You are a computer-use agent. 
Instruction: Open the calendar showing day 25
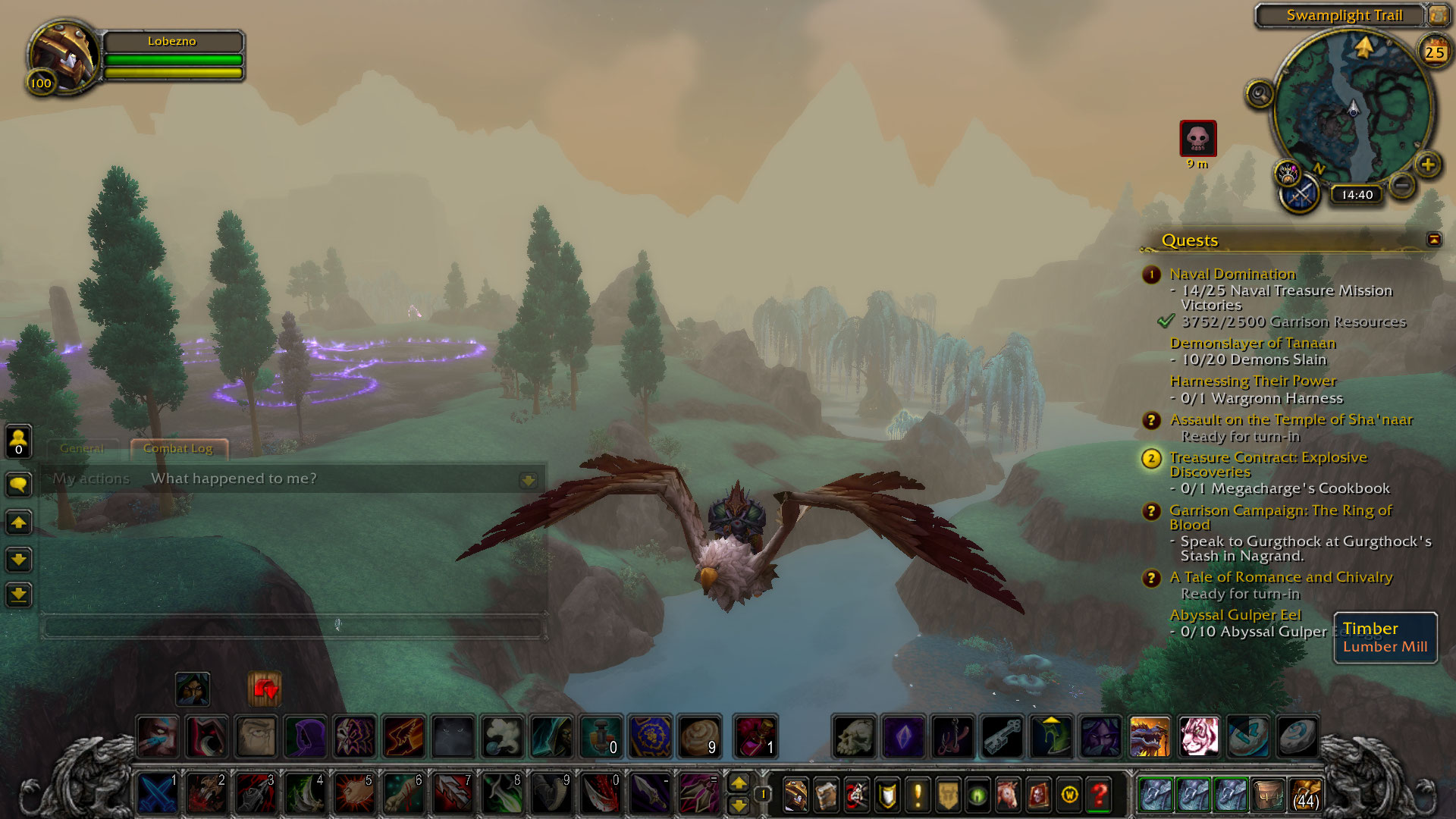point(1434,52)
